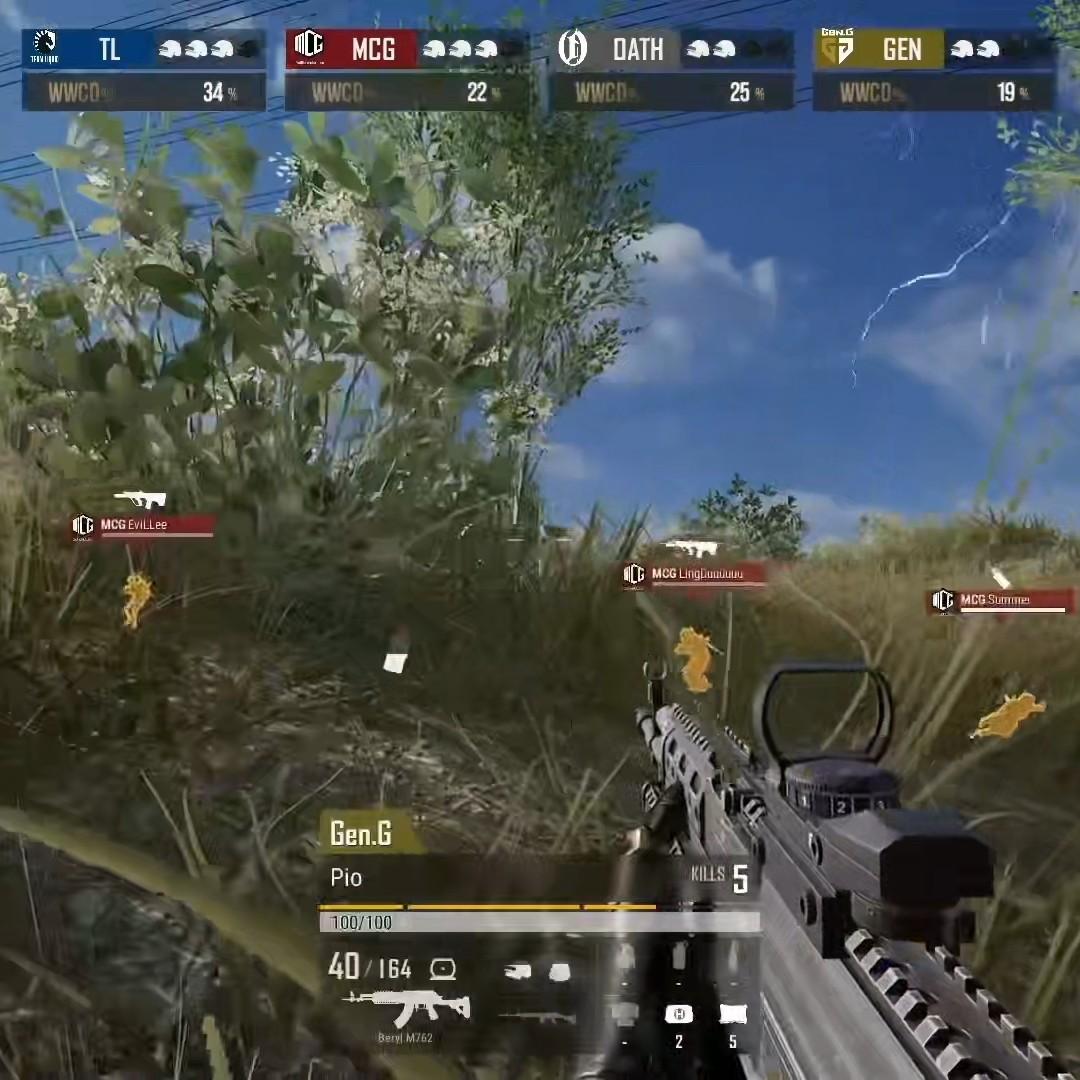Click the Gen.G team tag above Pio

pos(361,833)
